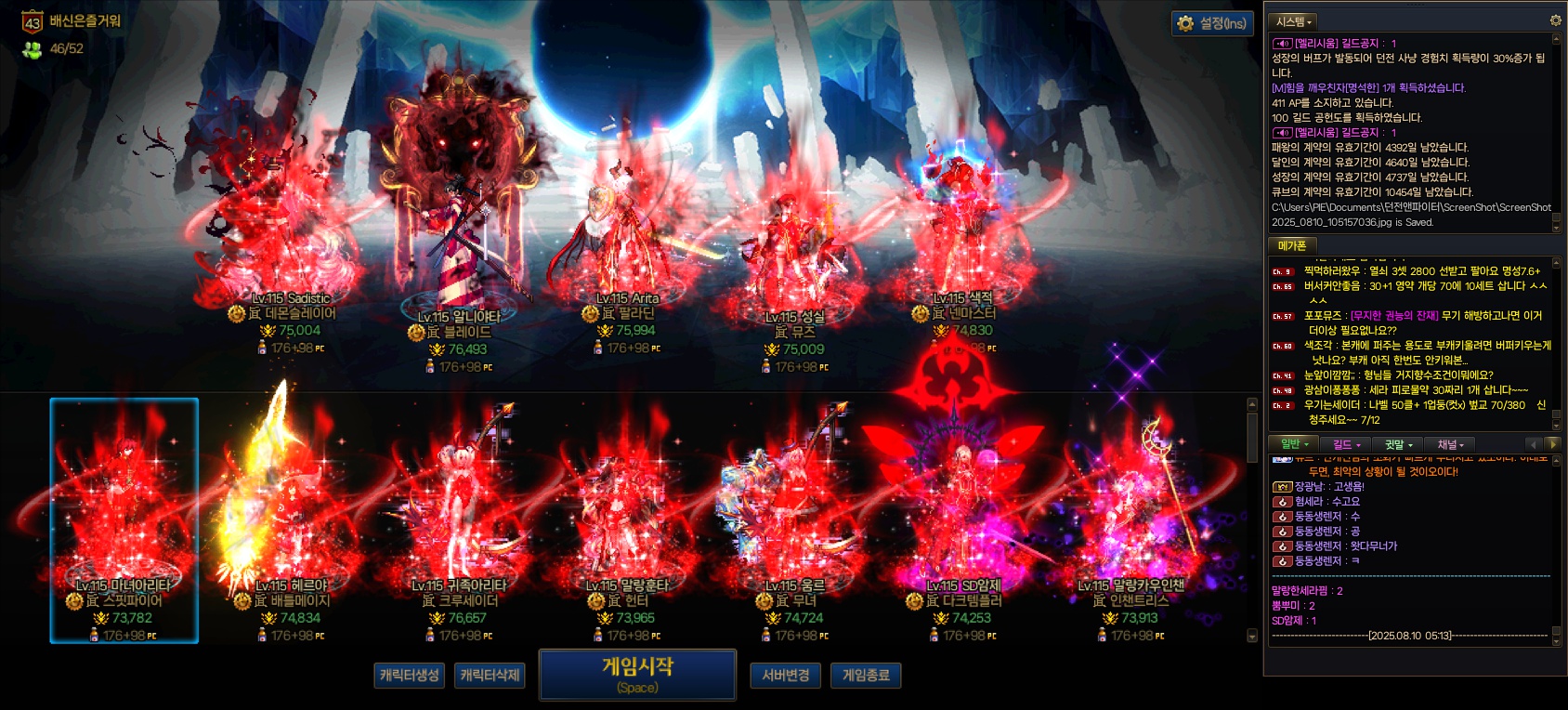Screen dimensions: 1568x710
Task: Switch chat to the 길드 tab
Action: point(1346,445)
